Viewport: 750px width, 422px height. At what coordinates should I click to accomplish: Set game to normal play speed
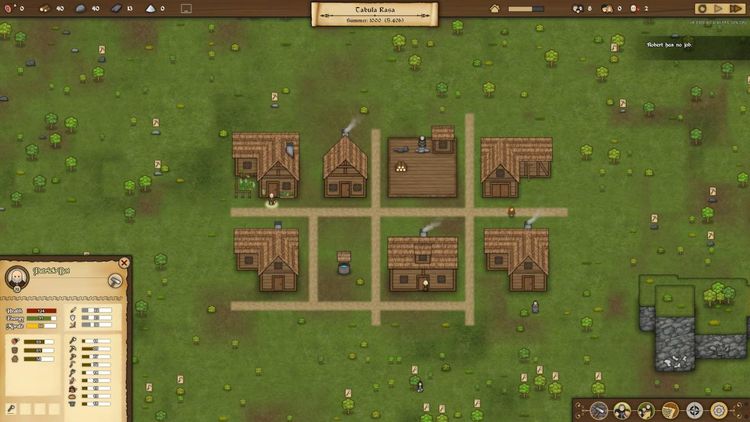coord(719,8)
